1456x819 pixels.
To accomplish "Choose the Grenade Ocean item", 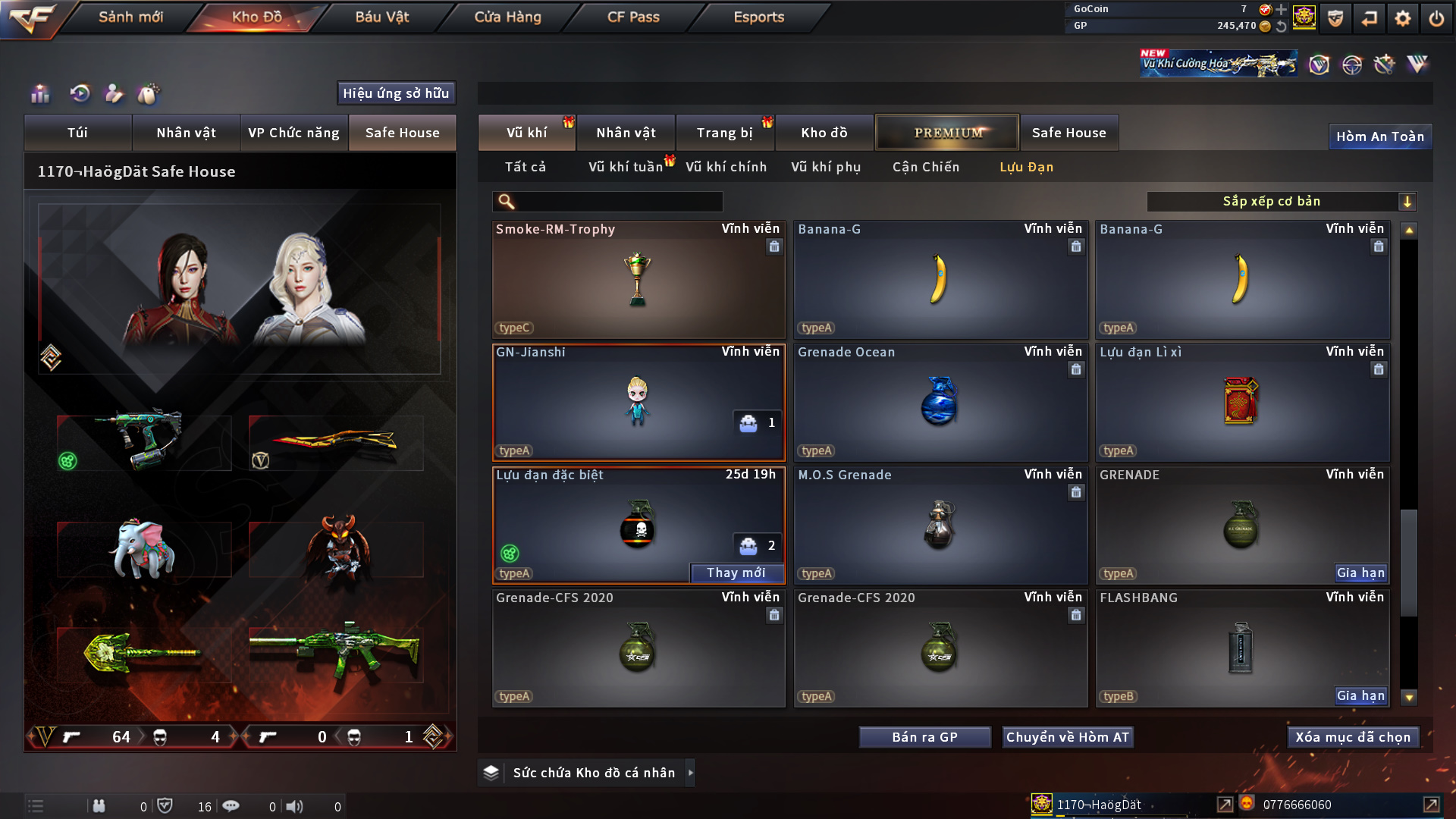I will [x=940, y=402].
